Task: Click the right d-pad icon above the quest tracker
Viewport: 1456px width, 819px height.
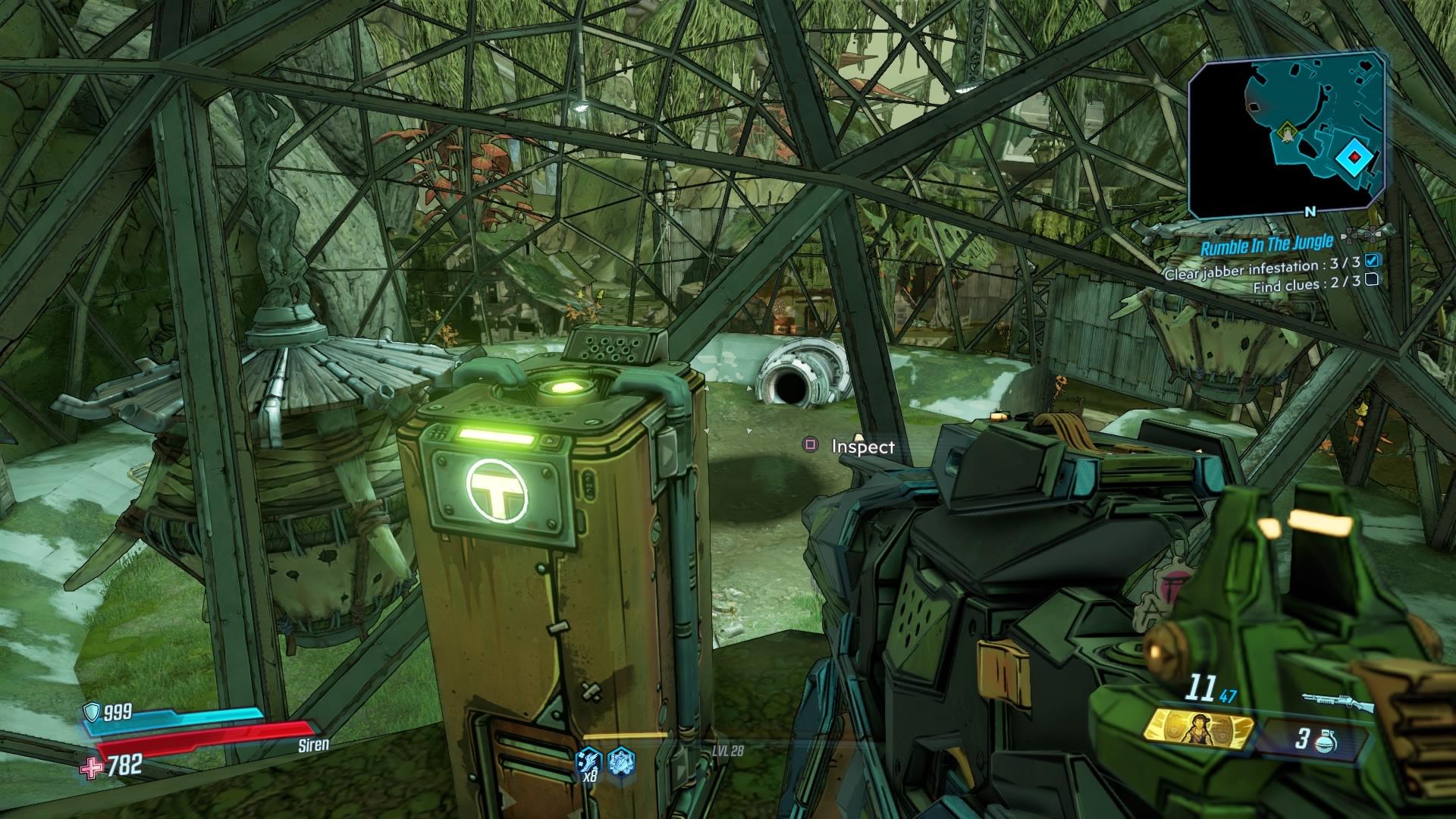Action: (x=1374, y=234)
